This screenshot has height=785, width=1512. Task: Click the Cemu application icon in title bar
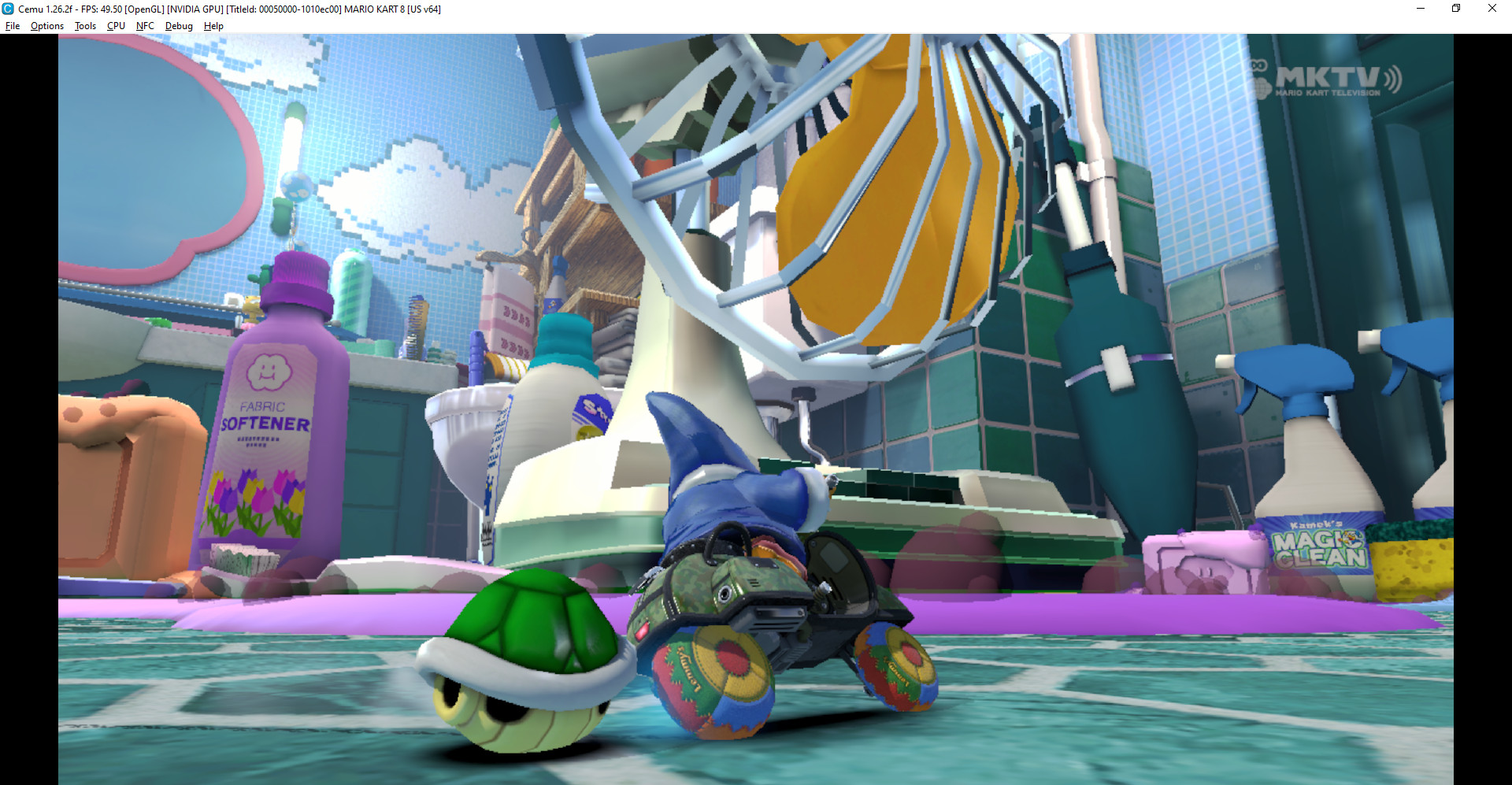pos(8,9)
